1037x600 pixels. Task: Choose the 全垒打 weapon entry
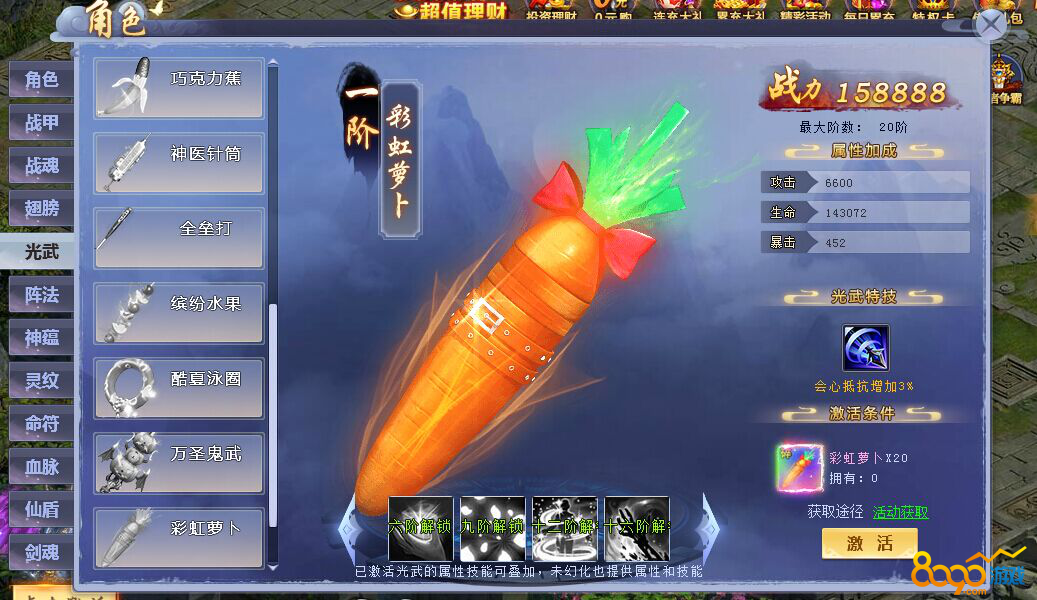(x=180, y=238)
